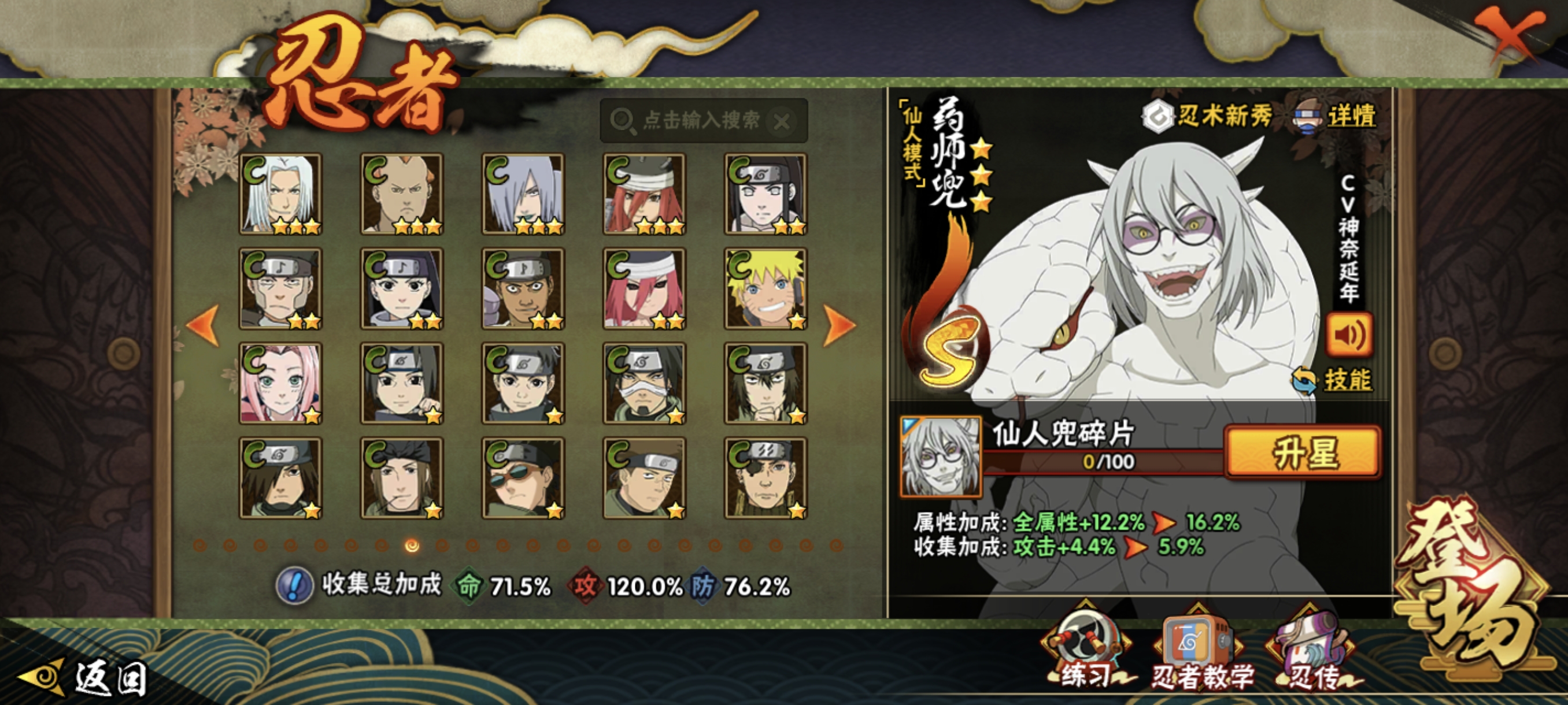Open the 仙人兜碎片 fragment icon
Viewport: 1568px width, 705px height.
tap(941, 456)
